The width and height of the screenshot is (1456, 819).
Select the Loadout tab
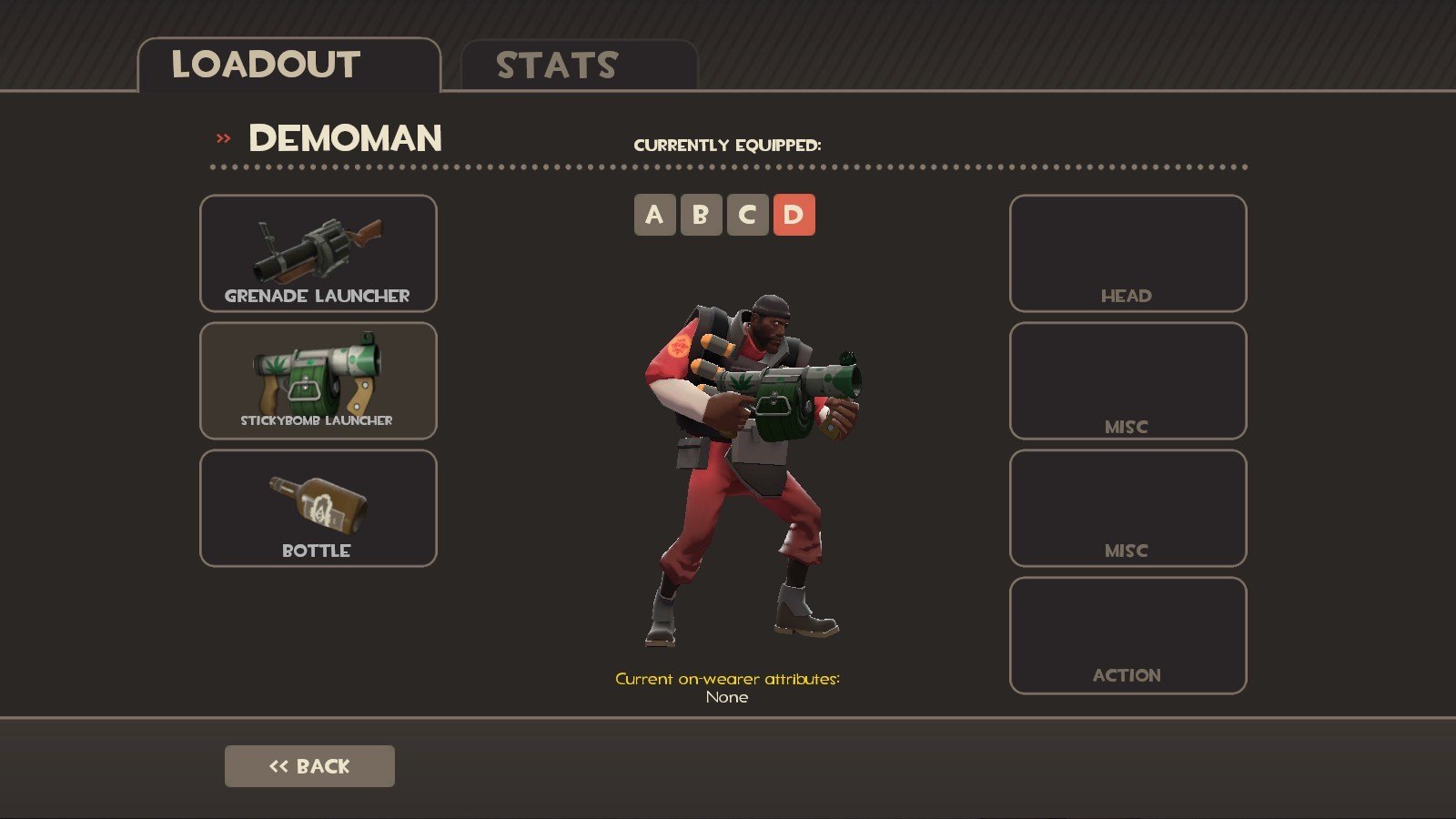click(x=288, y=66)
